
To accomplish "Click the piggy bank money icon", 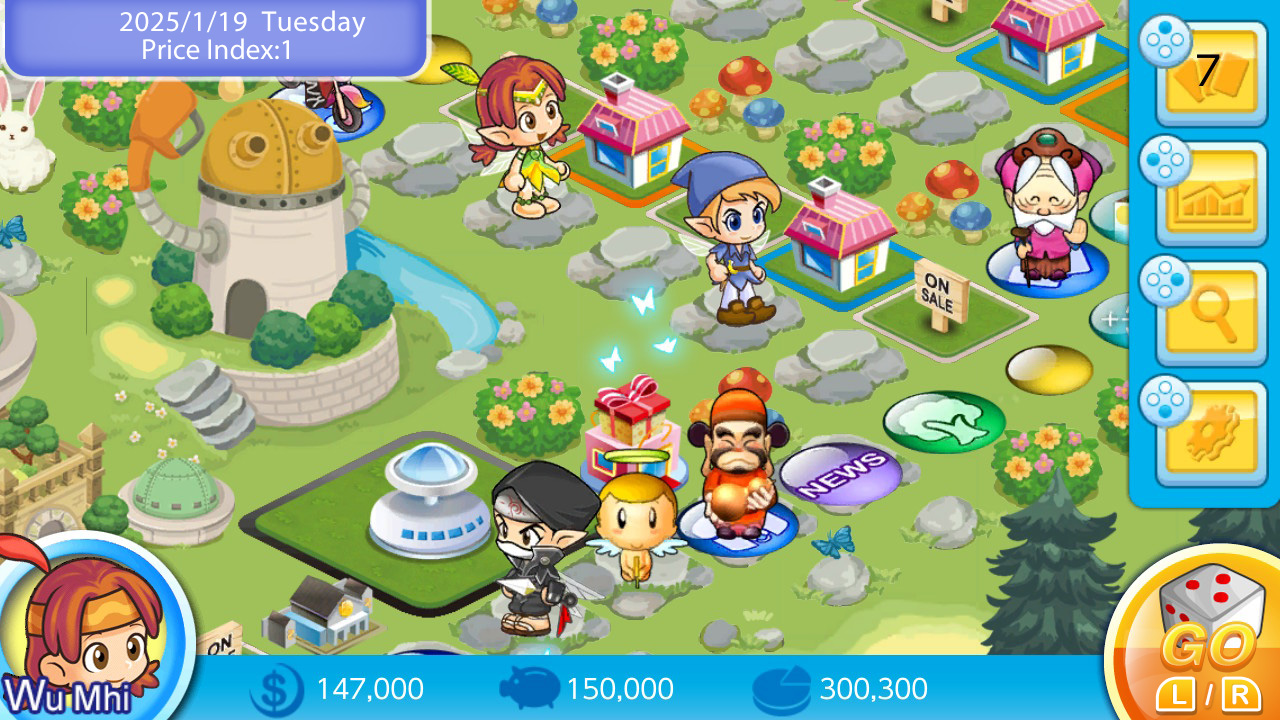I will point(530,689).
